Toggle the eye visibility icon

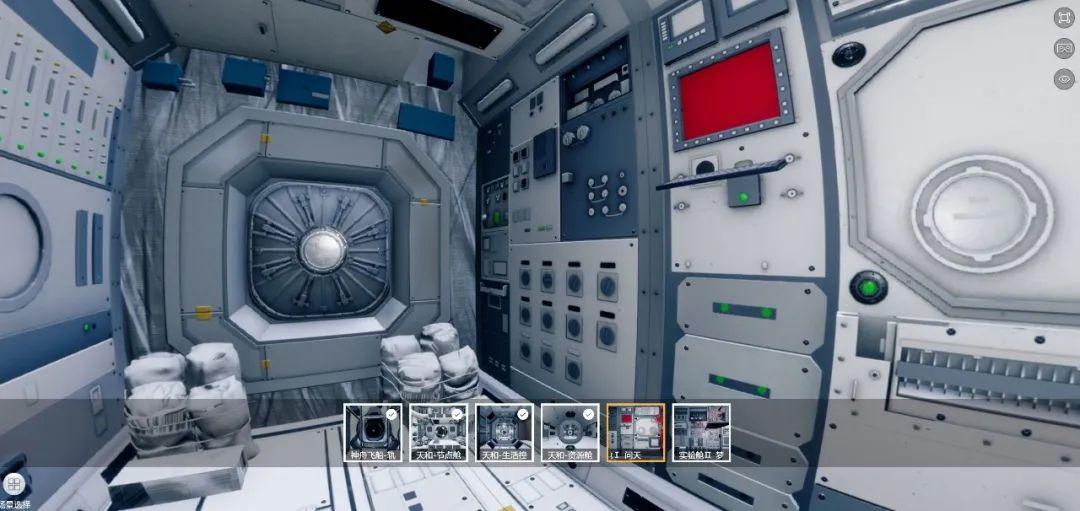[x=1063, y=79]
